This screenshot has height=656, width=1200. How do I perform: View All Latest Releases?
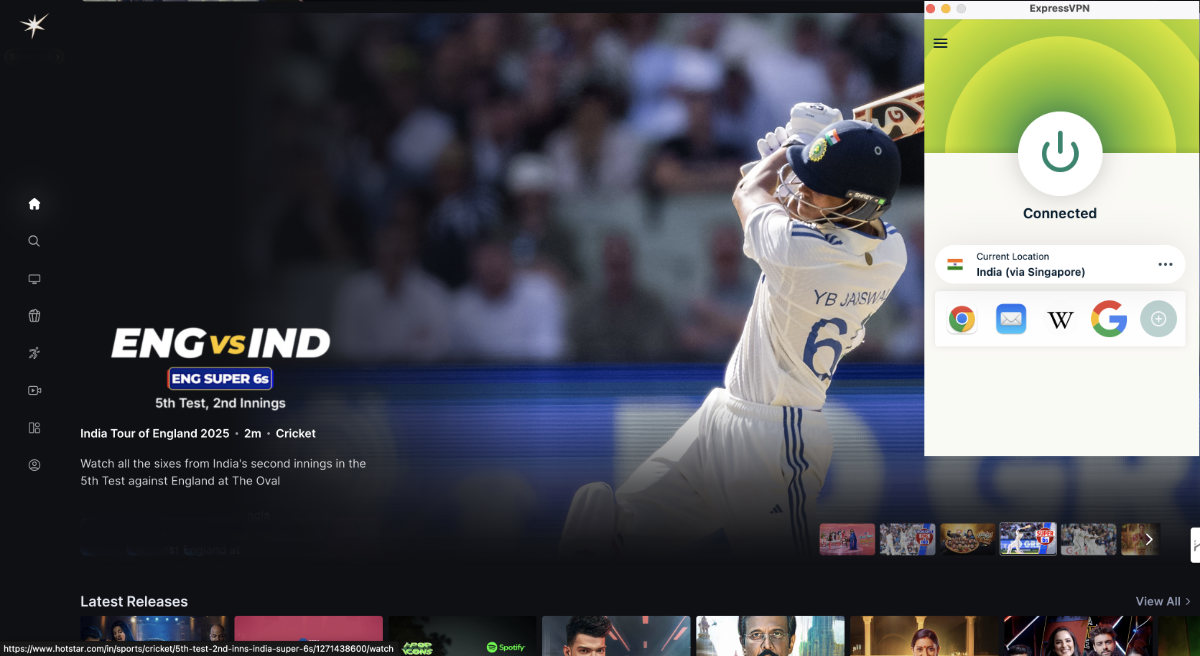point(1162,601)
